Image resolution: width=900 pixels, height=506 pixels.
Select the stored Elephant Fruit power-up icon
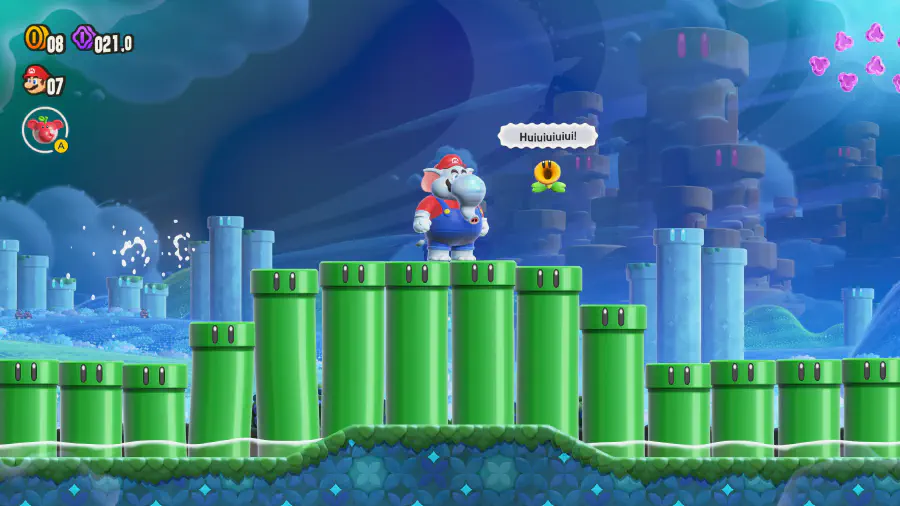[x=44, y=129]
